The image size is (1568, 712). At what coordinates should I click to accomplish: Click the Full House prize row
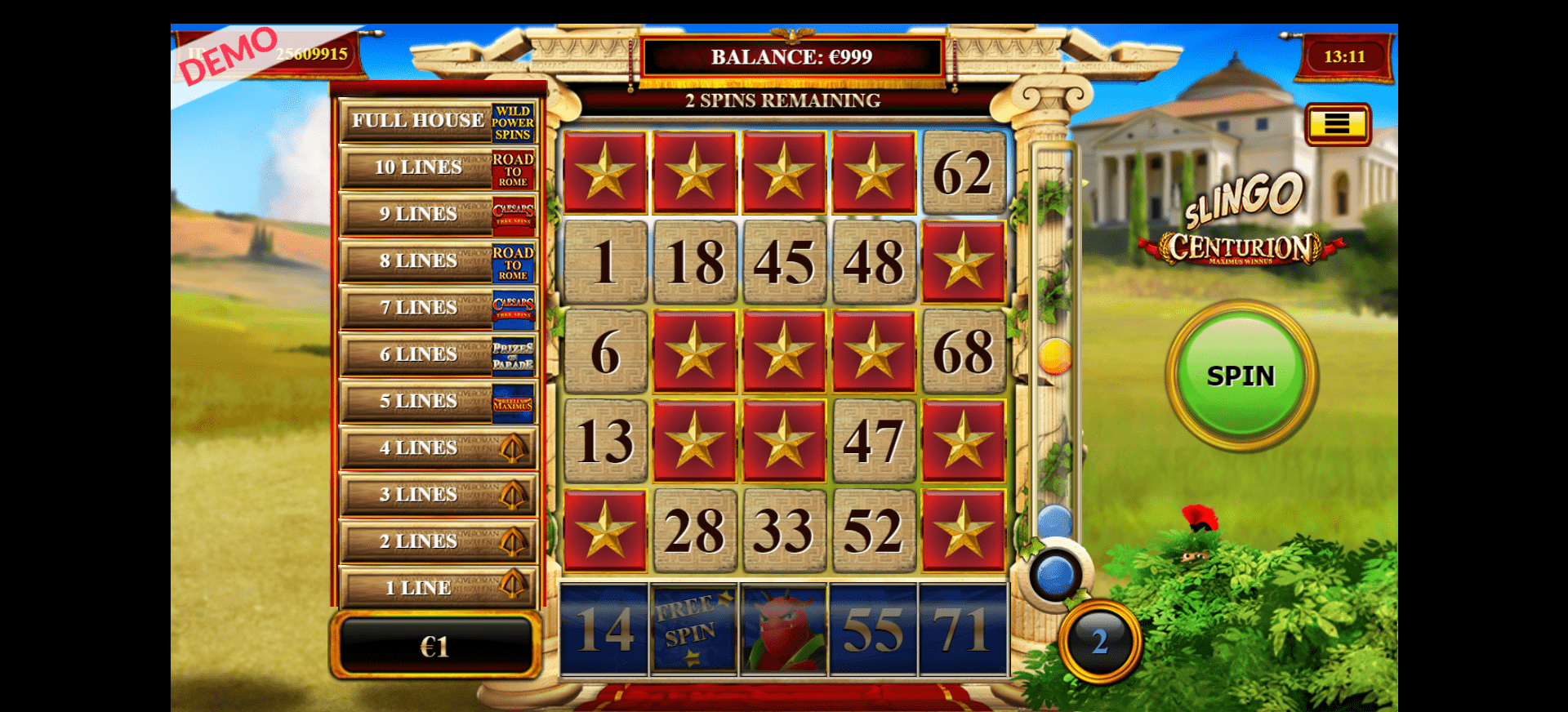coord(418,121)
